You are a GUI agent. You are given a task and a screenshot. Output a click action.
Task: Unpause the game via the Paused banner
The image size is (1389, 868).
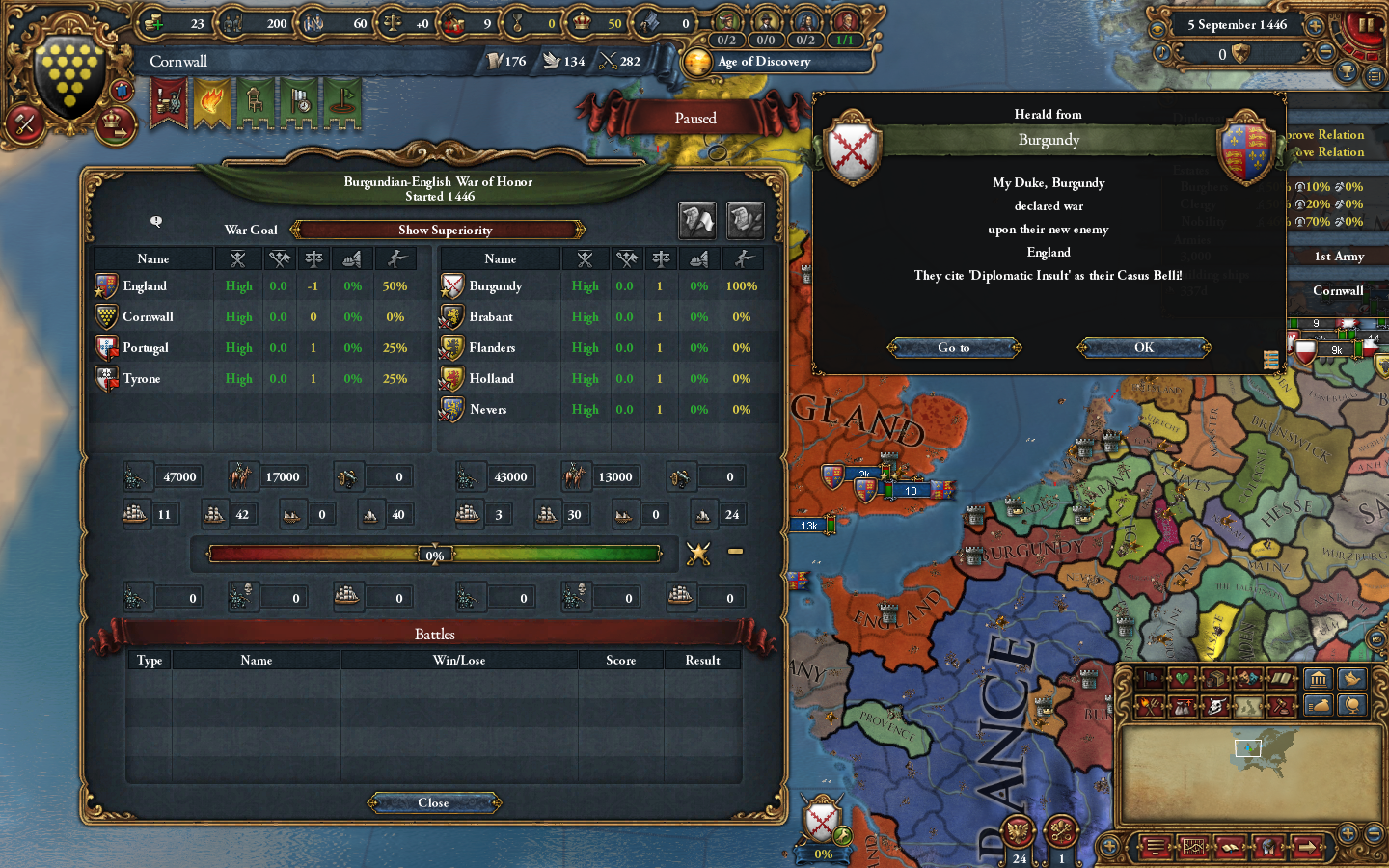[695, 117]
